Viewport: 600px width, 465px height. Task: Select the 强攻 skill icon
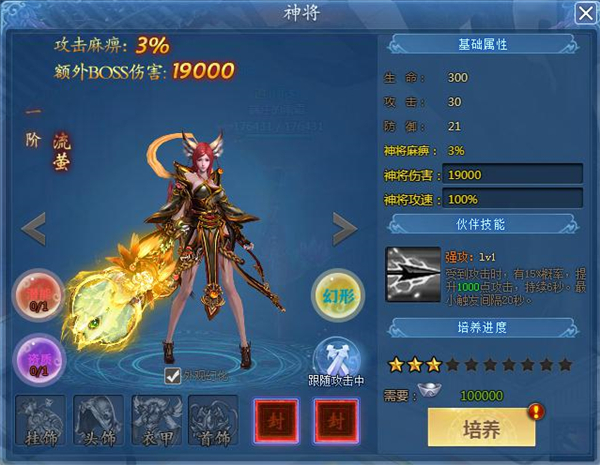click(413, 273)
